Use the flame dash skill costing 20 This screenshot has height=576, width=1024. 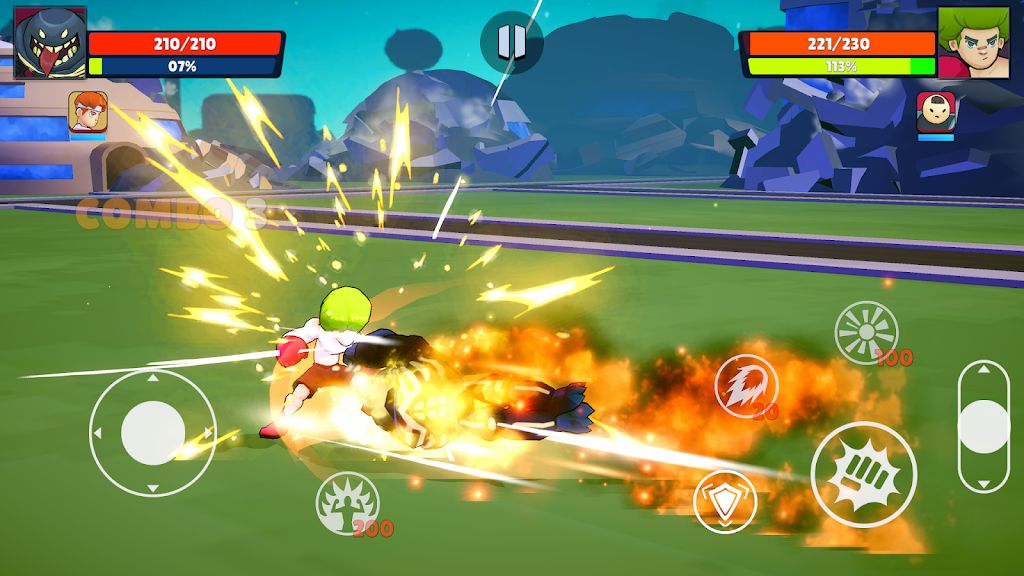[x=743, y=384]
